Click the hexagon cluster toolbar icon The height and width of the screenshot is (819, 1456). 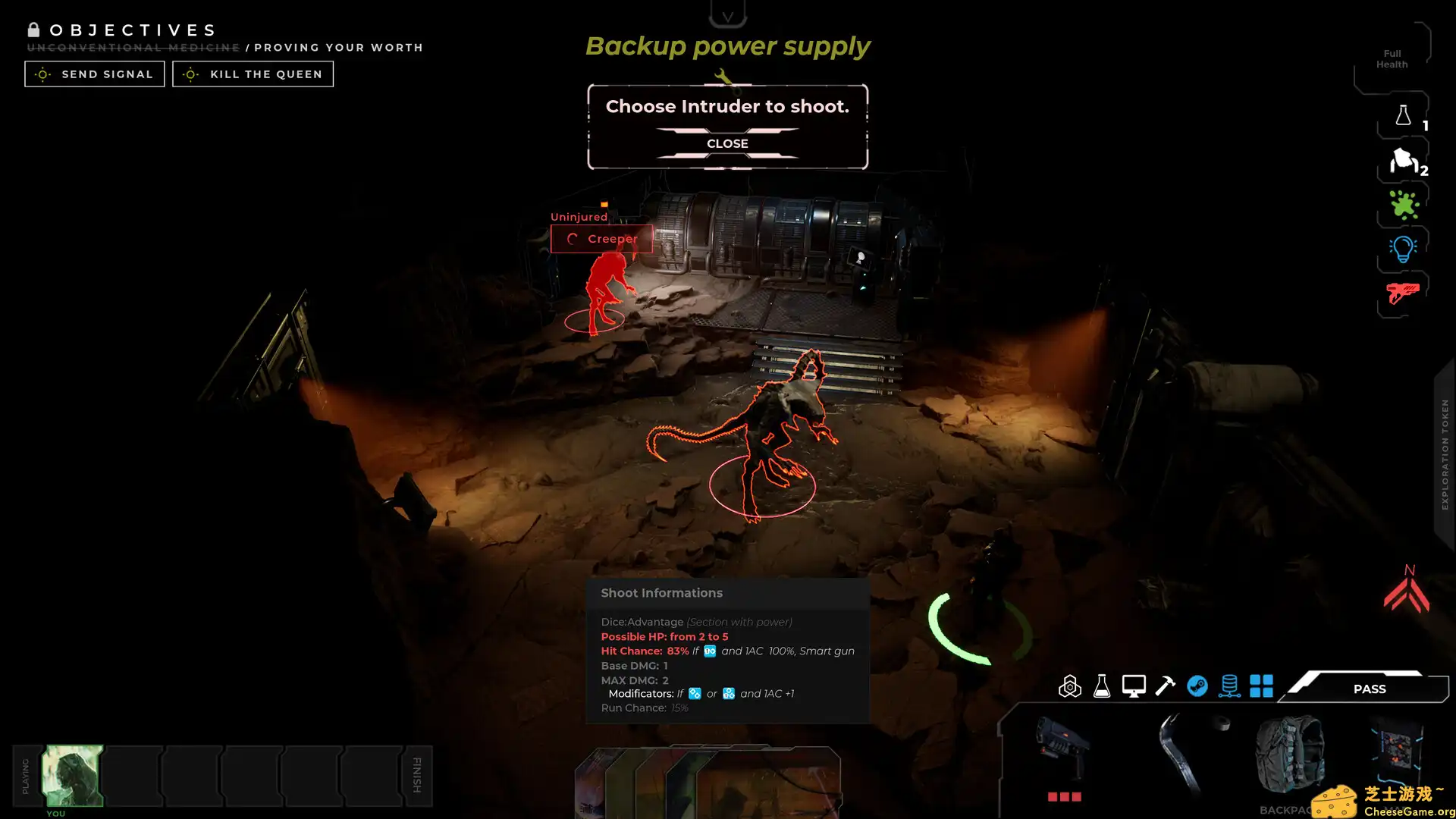pos(1070,686)
